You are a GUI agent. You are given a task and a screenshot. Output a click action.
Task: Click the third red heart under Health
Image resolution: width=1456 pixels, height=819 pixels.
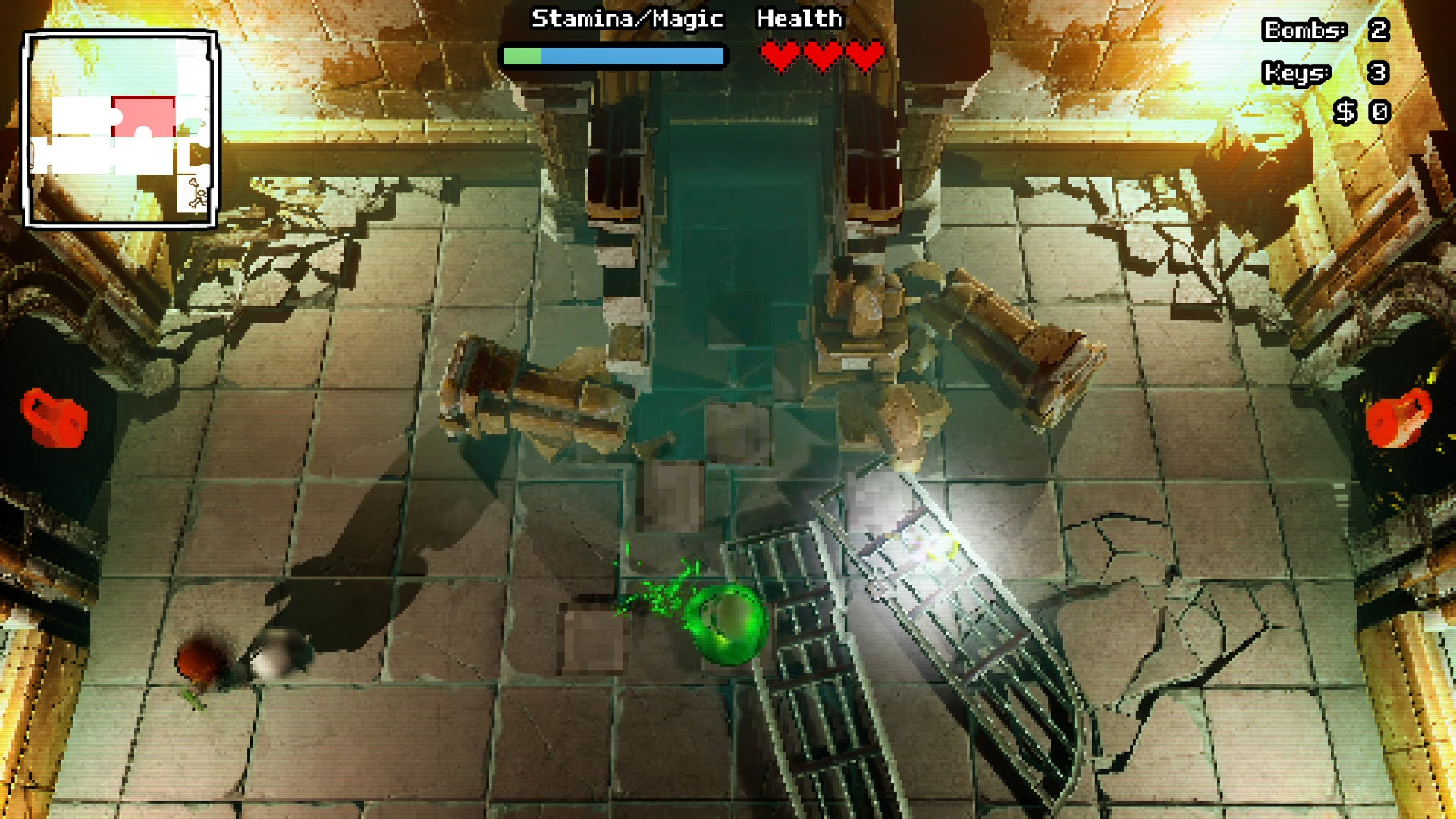coord(863,55)
